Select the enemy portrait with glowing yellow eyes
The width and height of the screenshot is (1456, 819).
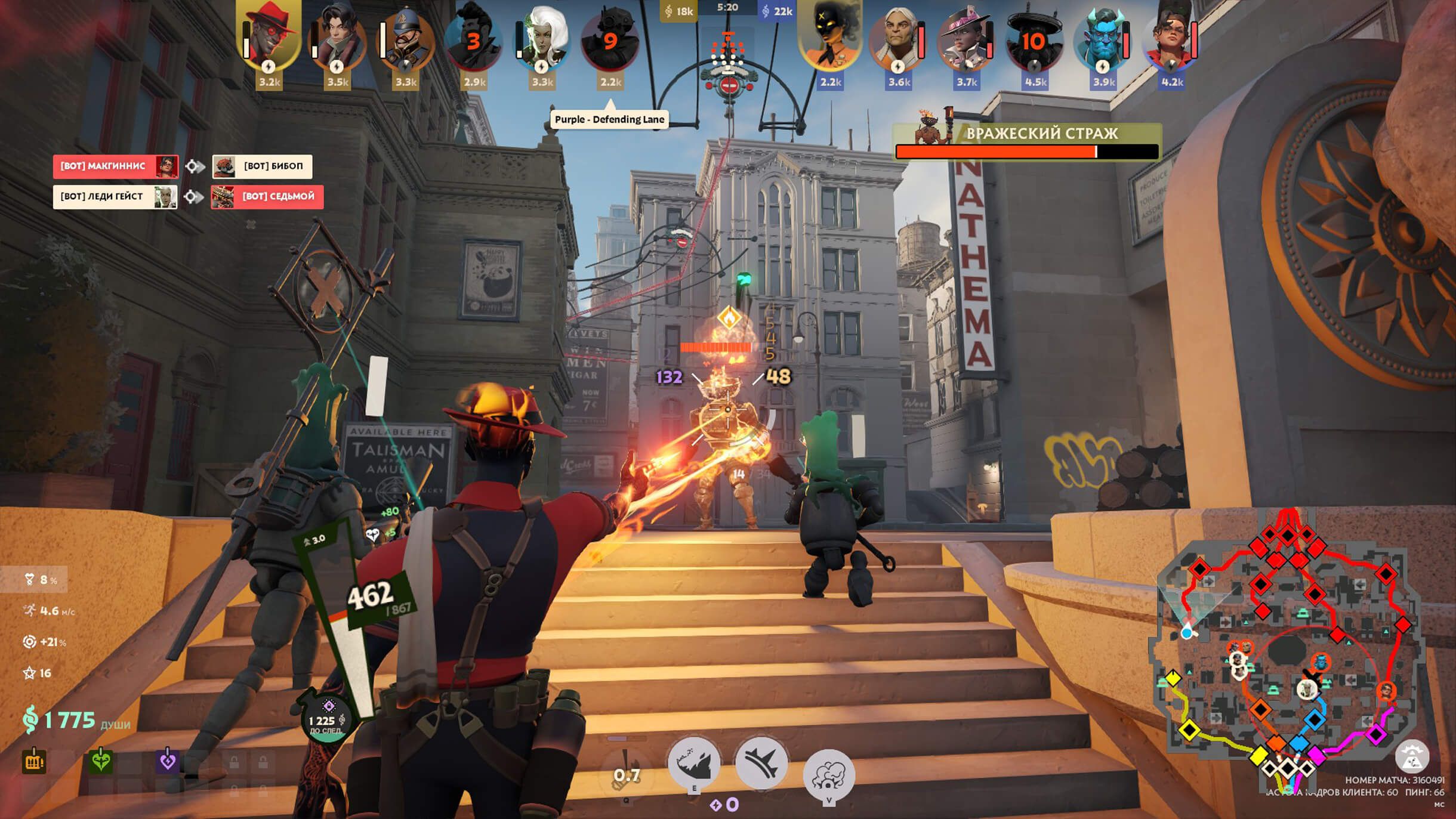point(829,37)
